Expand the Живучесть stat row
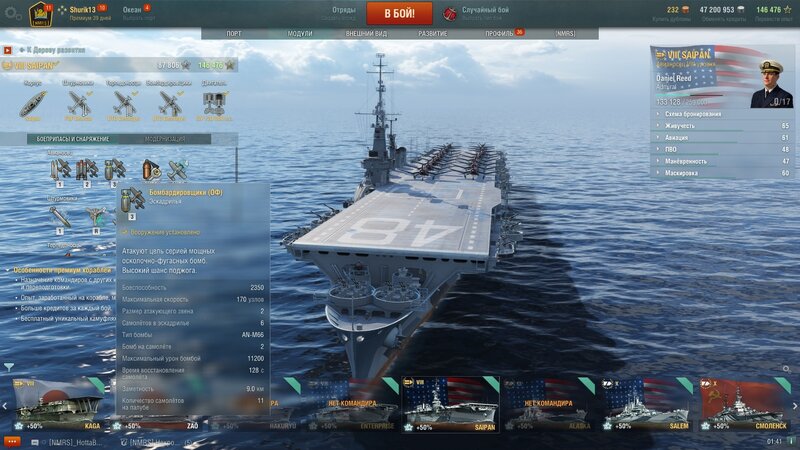Viewport: 800px width, 450px height. coord(700,126)
